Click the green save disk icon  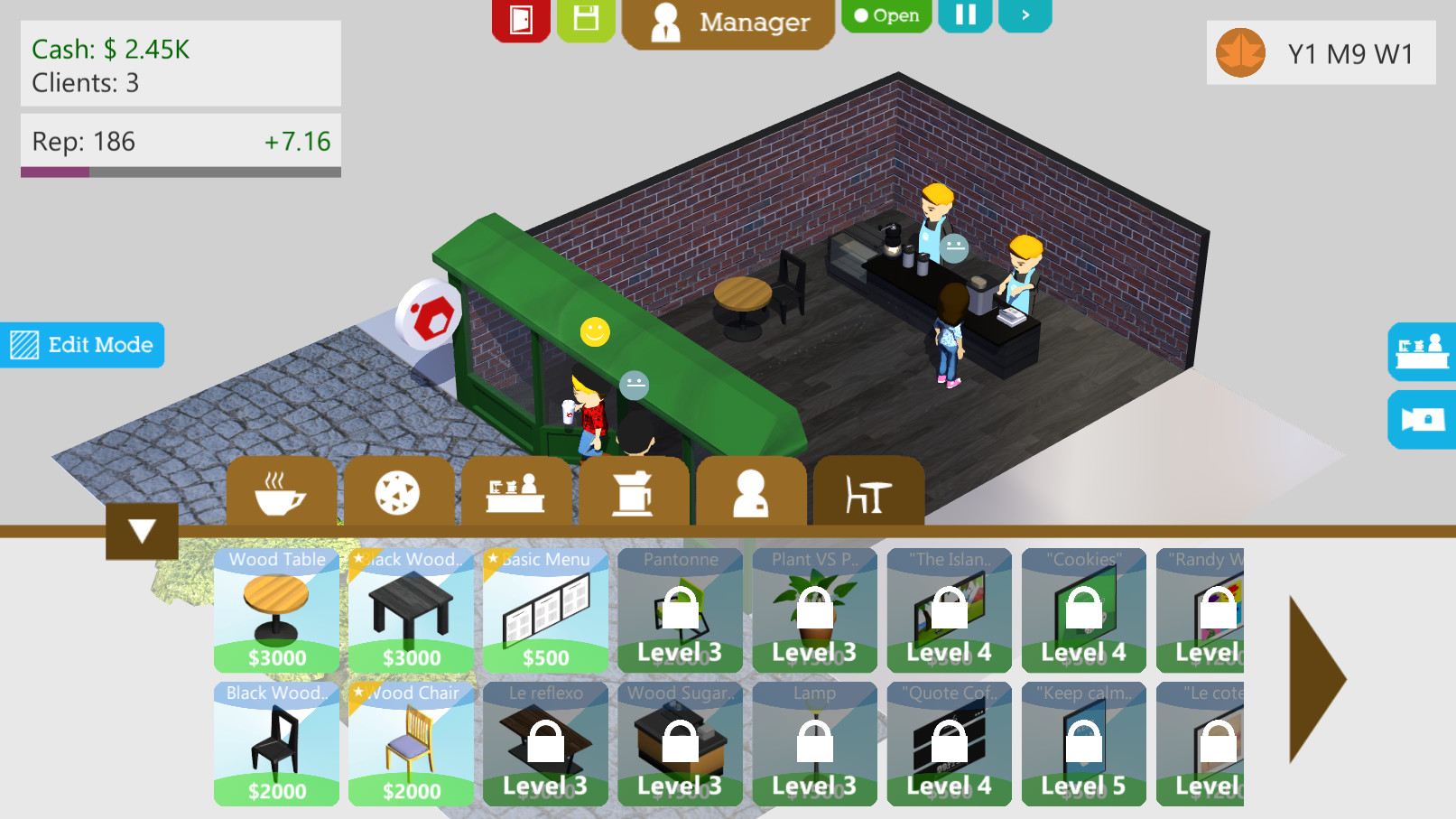[x=585, y=16]
